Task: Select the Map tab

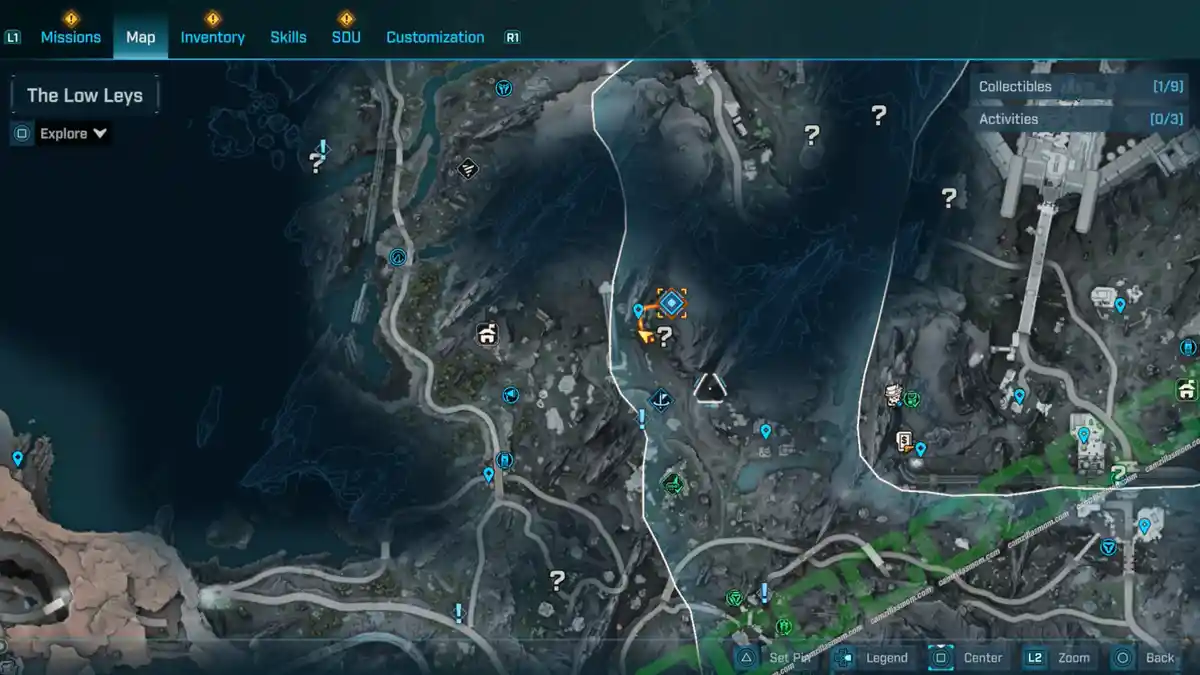Action: [x=140, y=37]
